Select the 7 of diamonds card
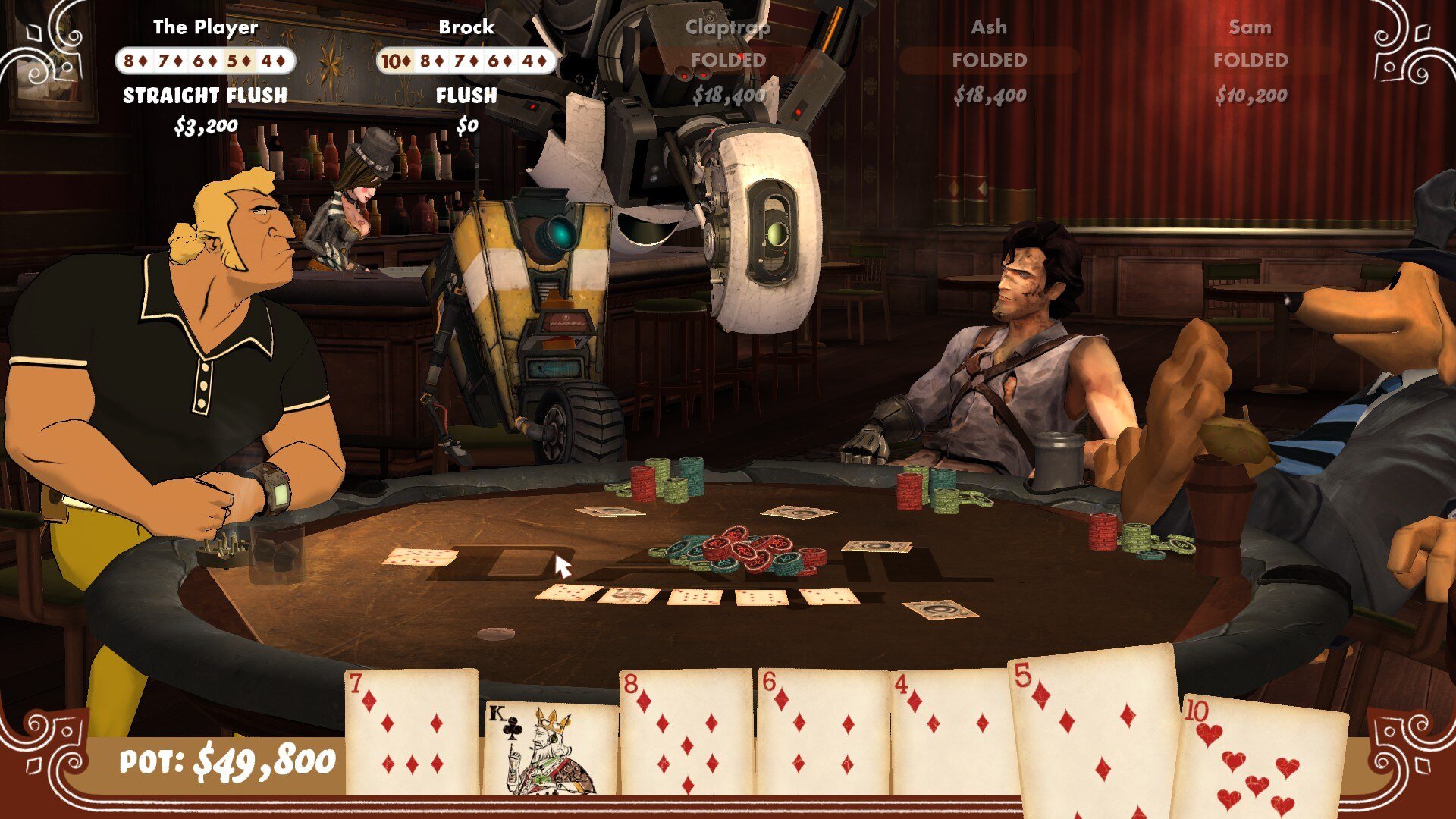 pos(411,732)
